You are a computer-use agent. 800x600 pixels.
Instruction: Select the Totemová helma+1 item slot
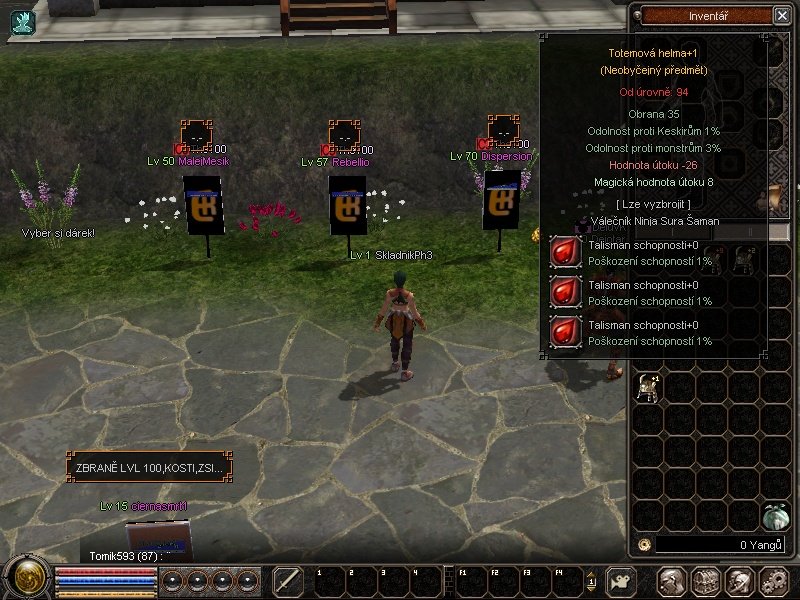pos(648,384)
